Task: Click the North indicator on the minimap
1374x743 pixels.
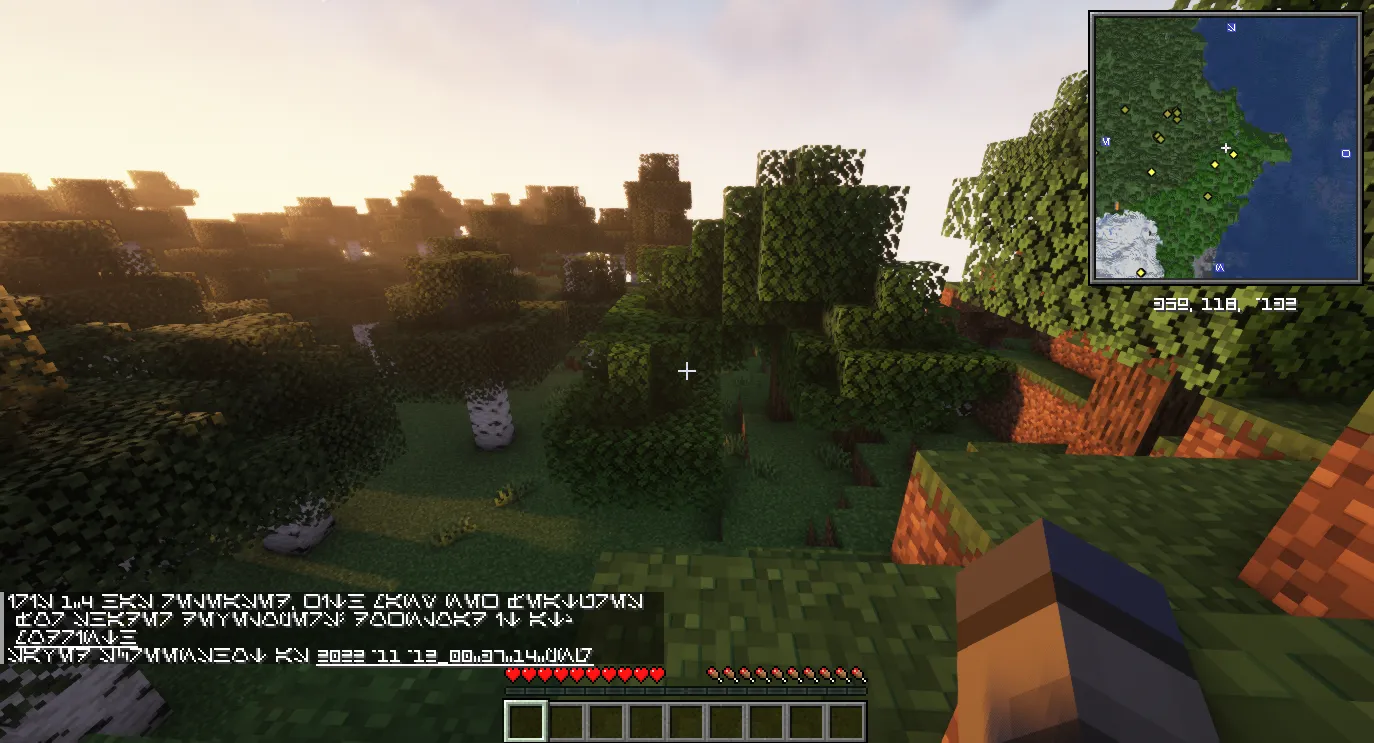Action: 1231,28
